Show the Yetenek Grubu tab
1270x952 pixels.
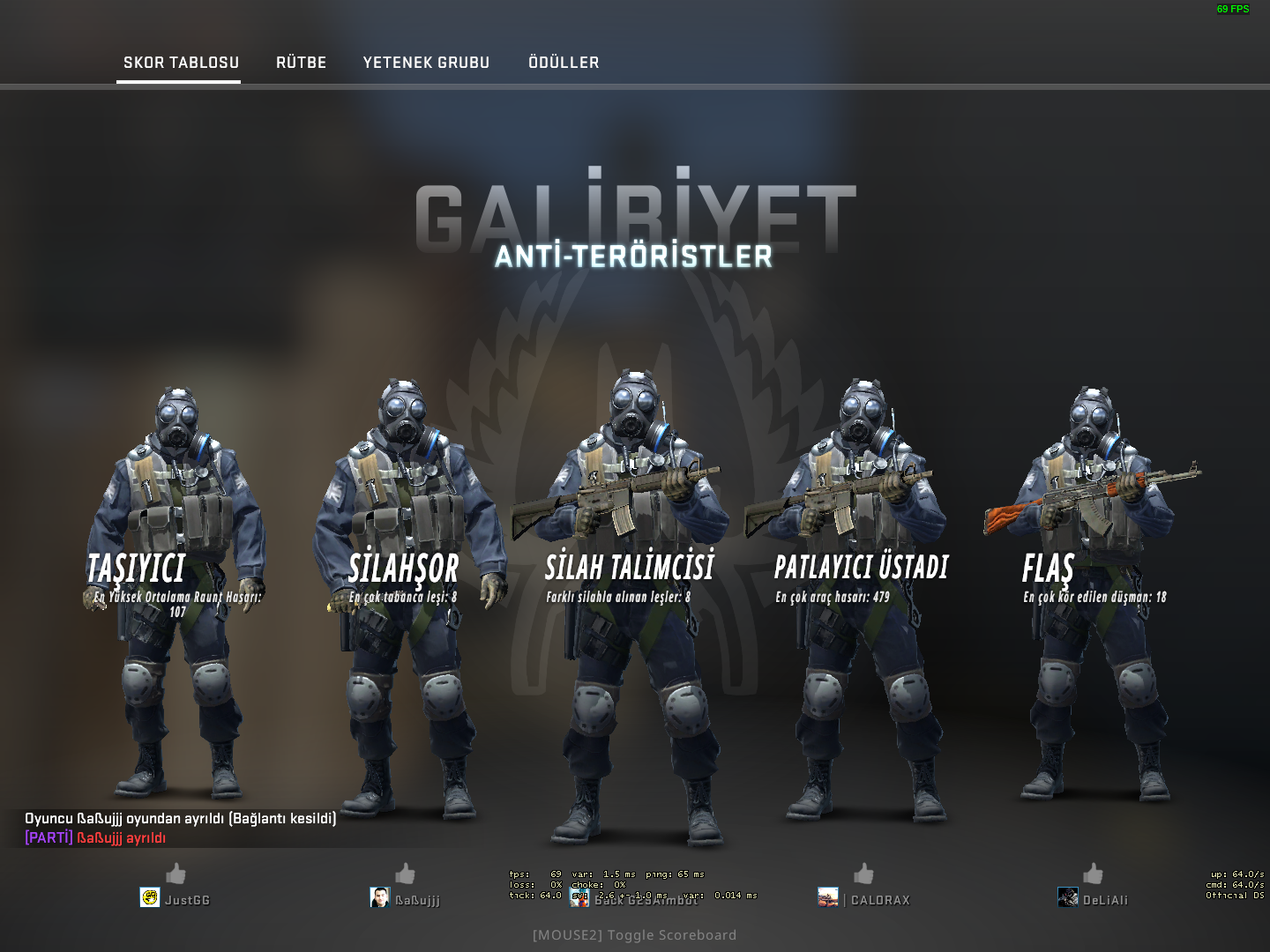tap(426, 63)
